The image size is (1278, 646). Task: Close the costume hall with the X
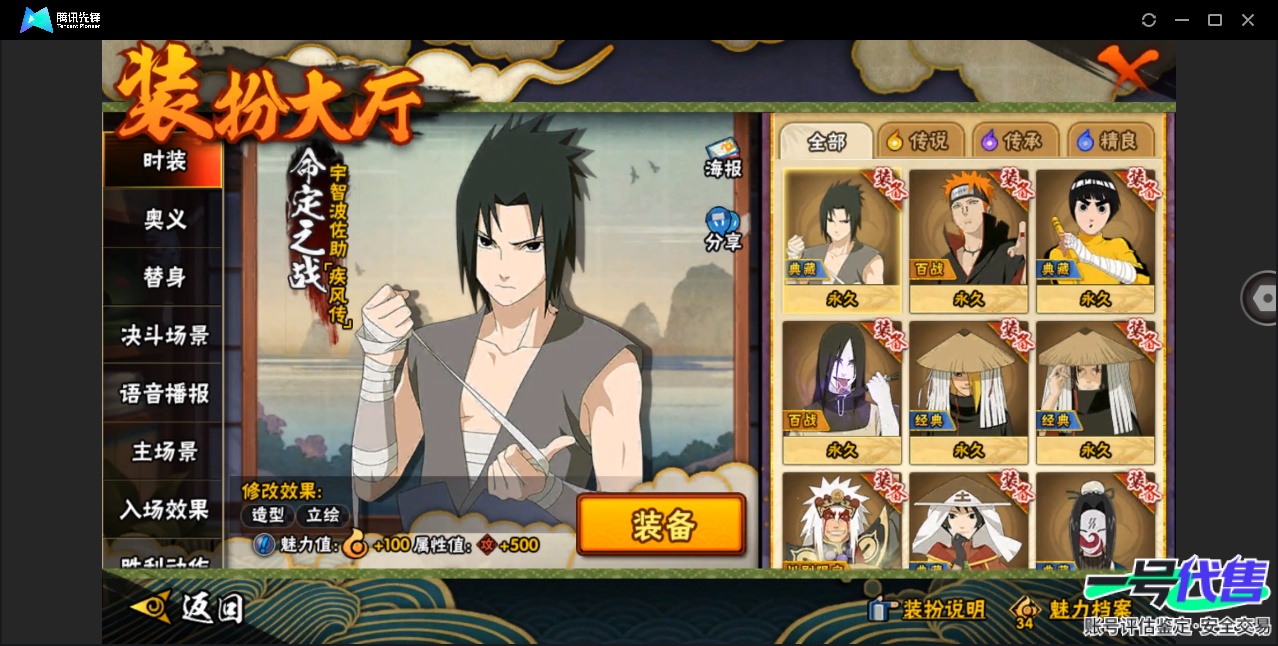pos(1127,68)
